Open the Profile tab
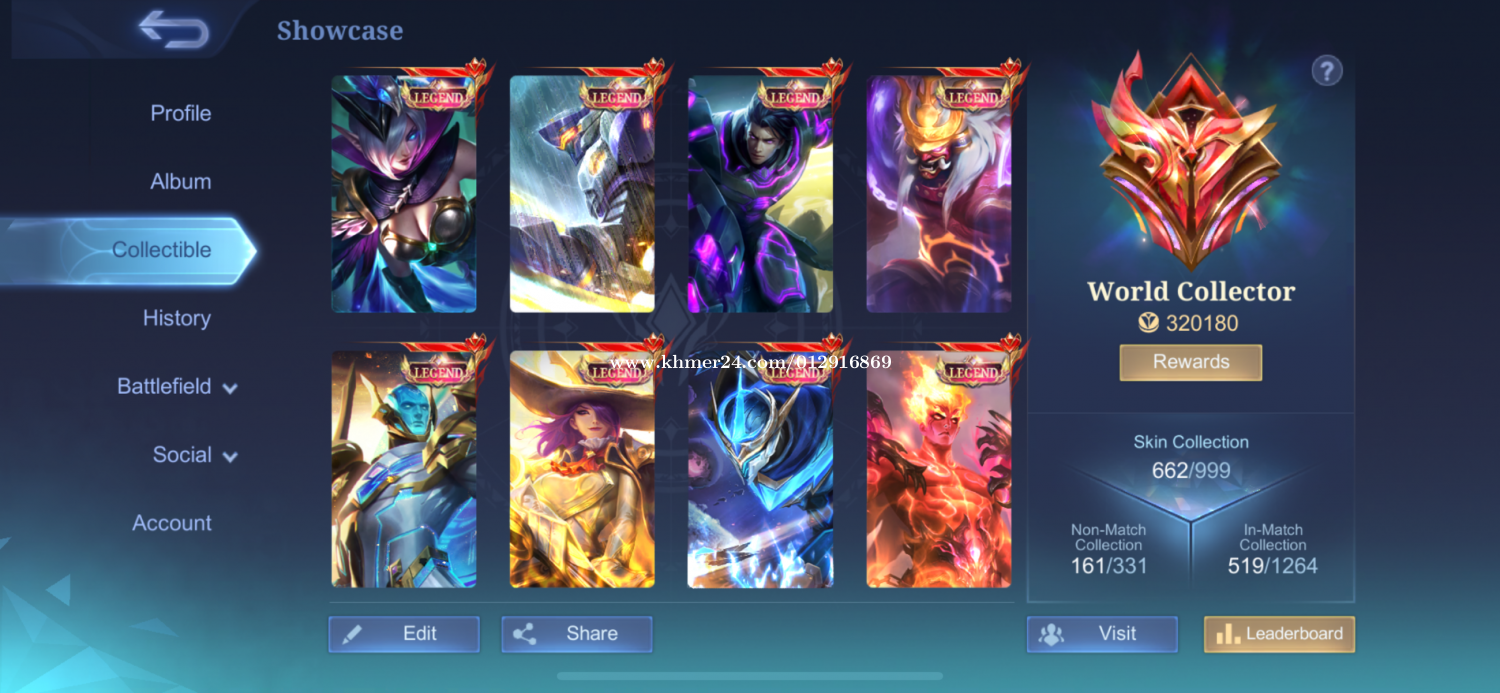Image resolution: width=1500 pixels, height=693 pixels. [x=180, y=113]
